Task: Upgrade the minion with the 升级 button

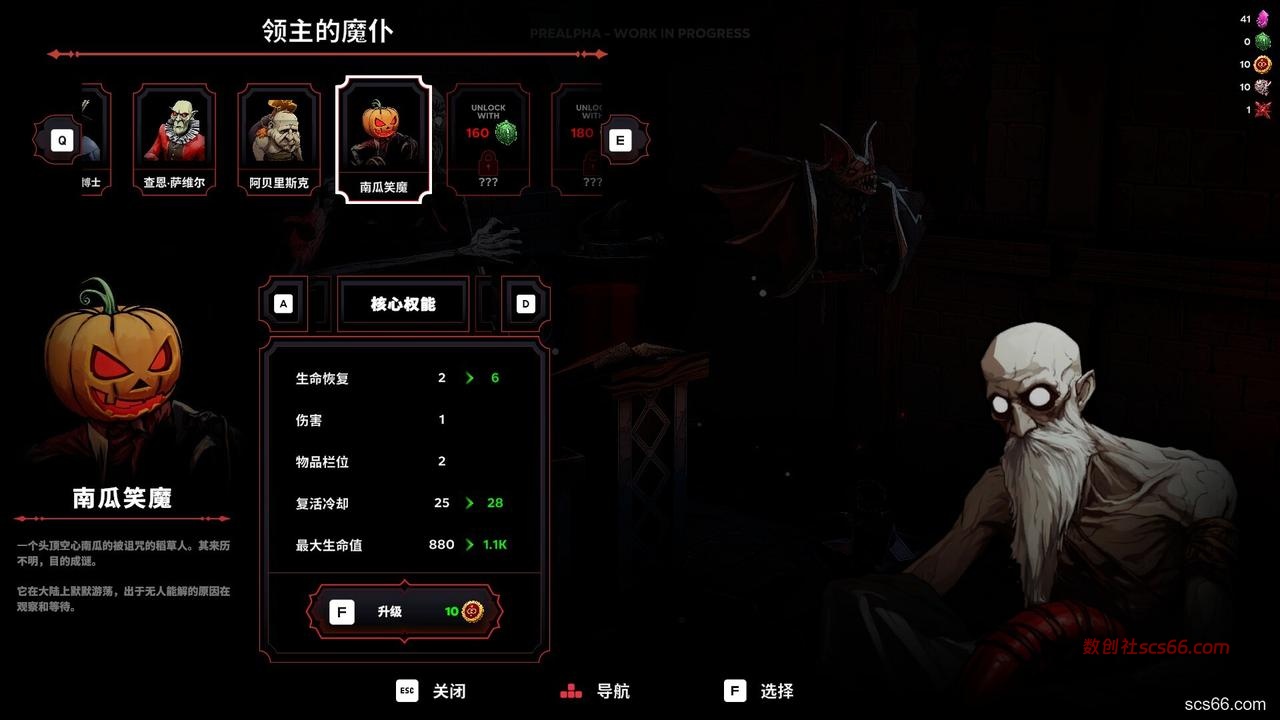Action: pyautogui.click(x=404, y=611)
